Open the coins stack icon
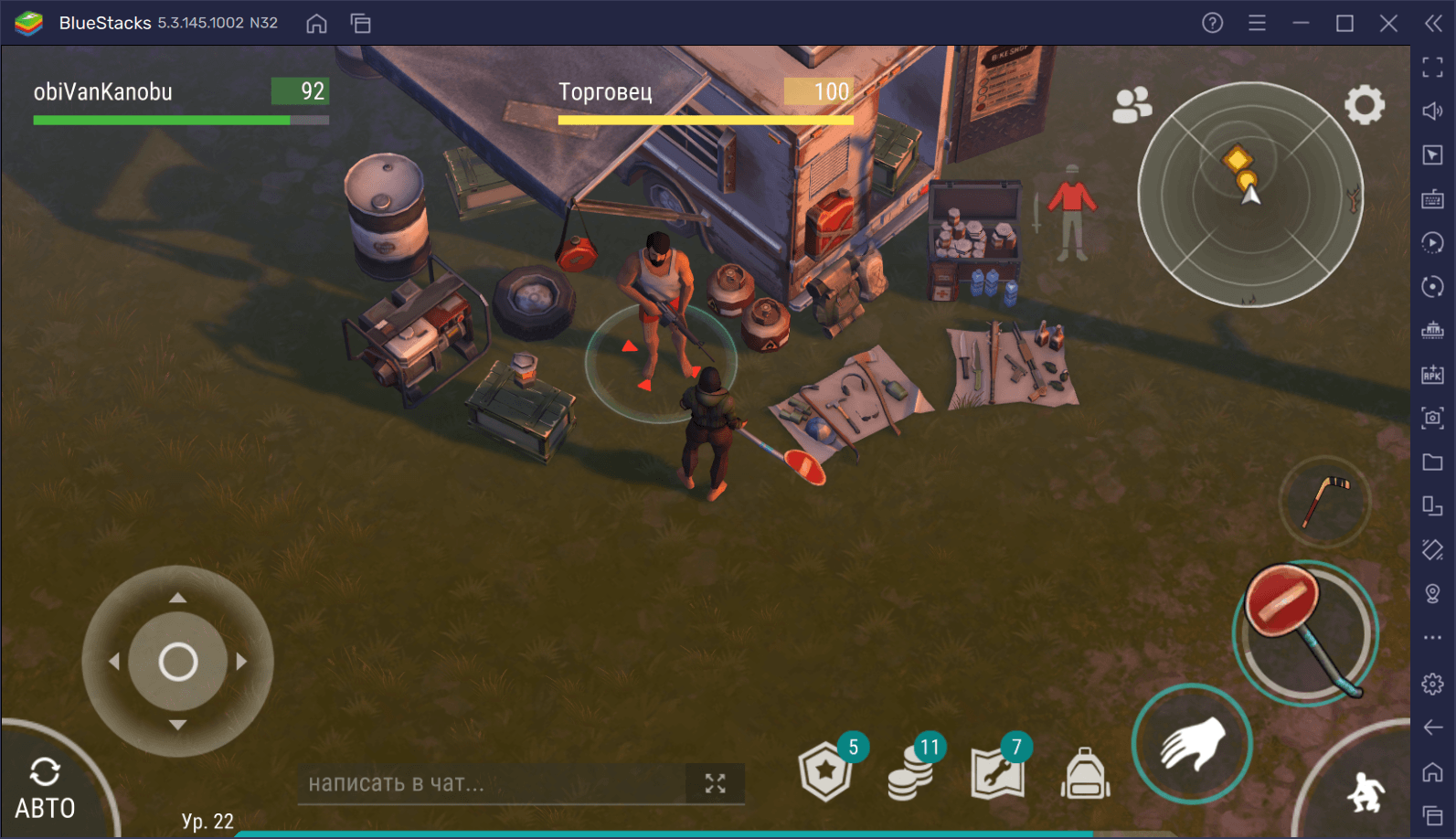1456x839 pixels. click(x=911, y=773)
